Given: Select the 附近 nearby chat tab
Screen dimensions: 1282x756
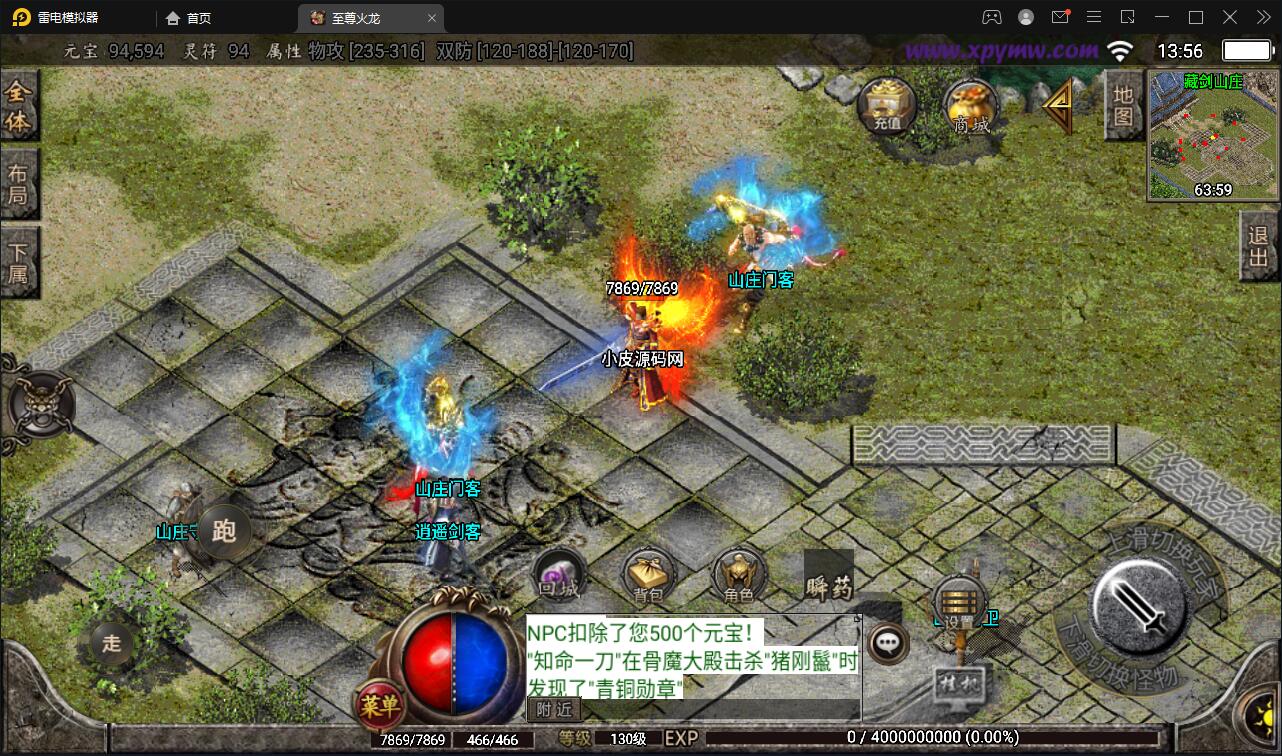Looking at the screenshot, I should (553, 710).
